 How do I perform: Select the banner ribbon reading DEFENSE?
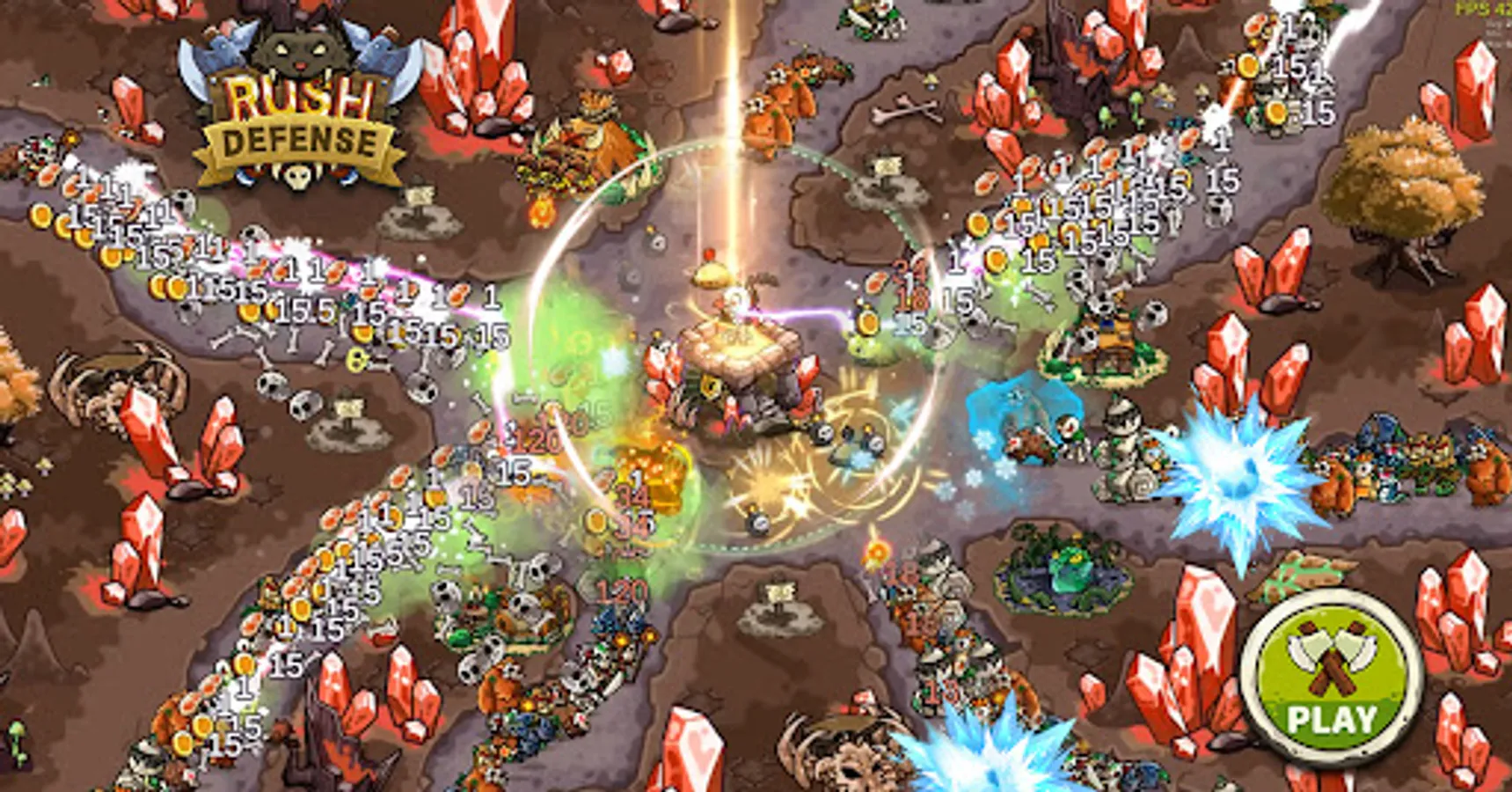pos(297,141)
